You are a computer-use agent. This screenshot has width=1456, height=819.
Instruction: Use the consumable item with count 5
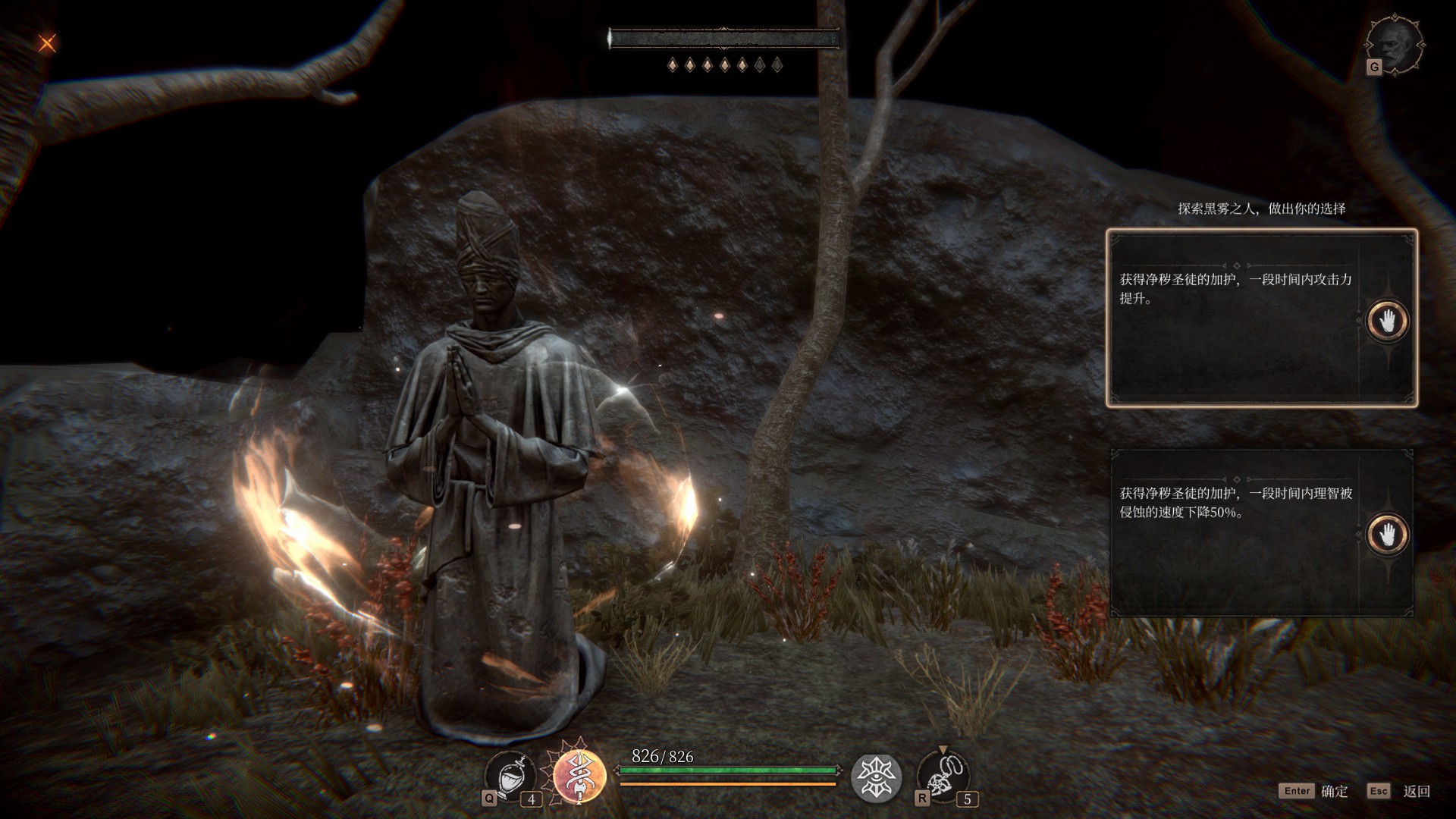[942, 777]
